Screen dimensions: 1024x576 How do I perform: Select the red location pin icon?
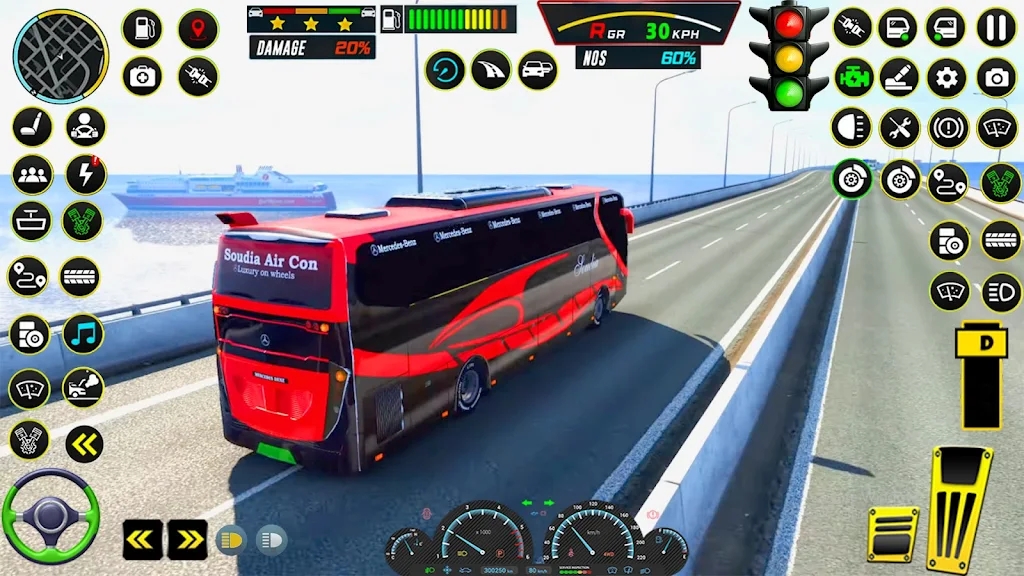[198, 28]
